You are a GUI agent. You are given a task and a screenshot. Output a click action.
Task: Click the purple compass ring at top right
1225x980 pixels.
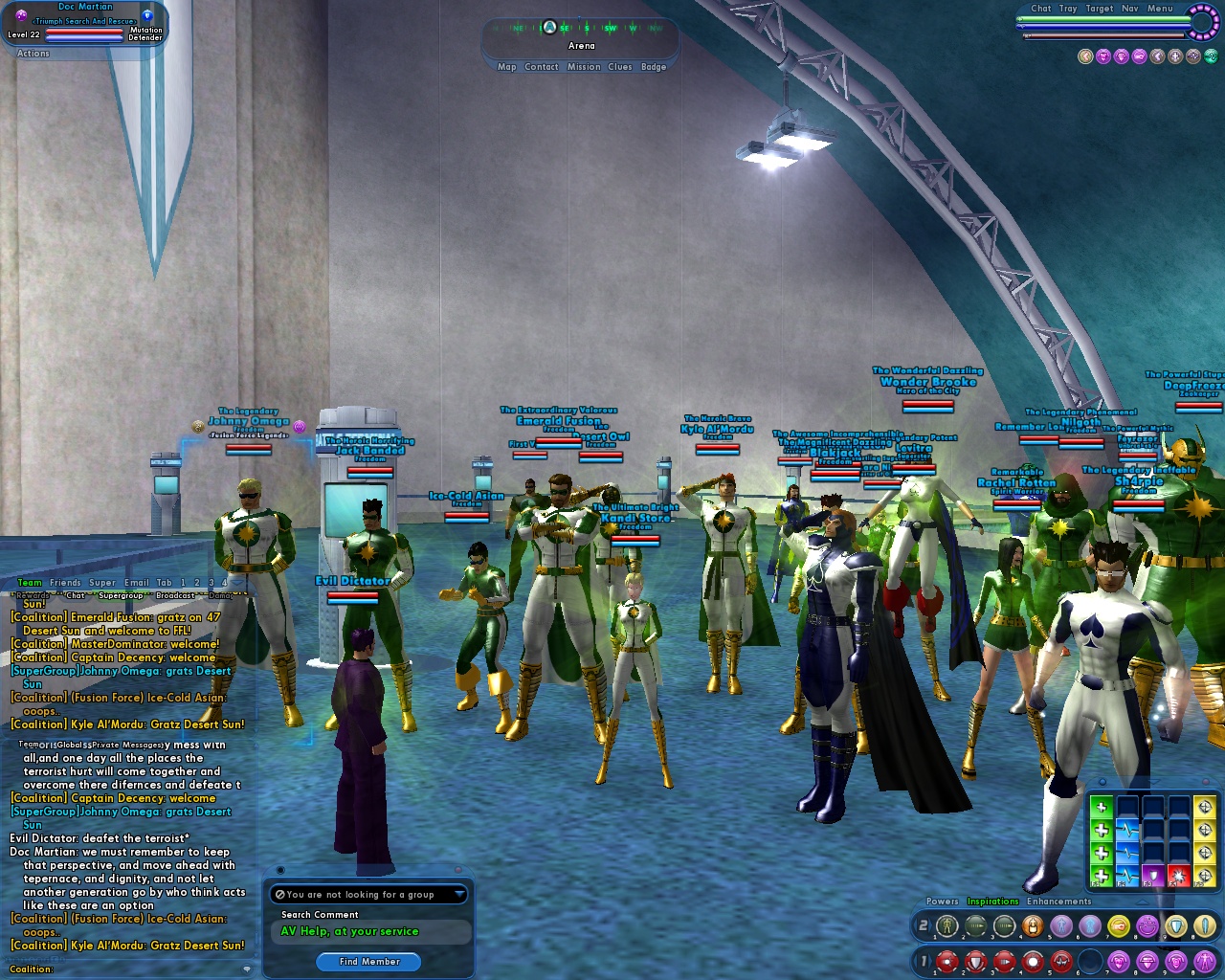1203,22
